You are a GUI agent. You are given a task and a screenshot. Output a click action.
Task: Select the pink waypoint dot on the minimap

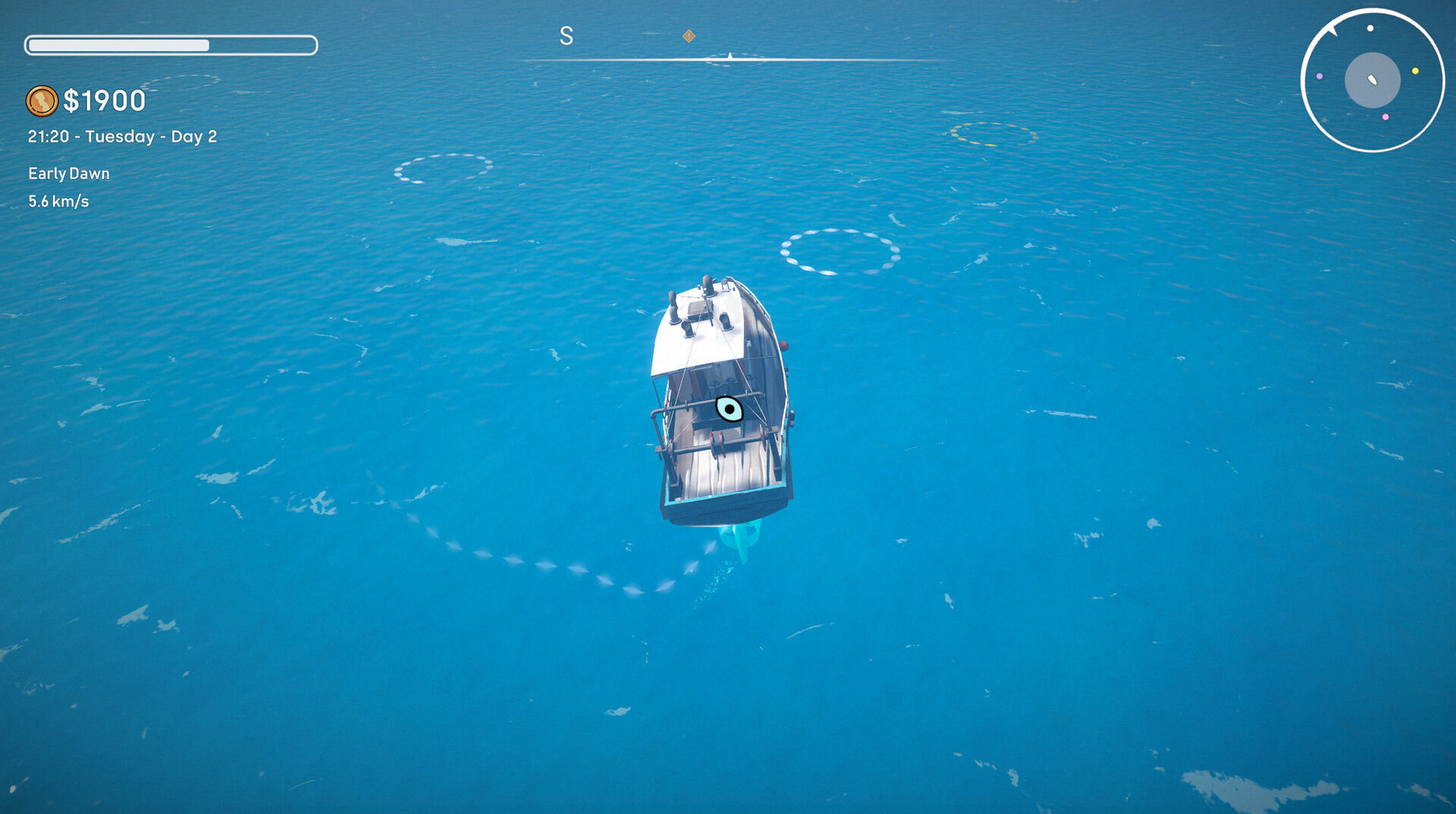(1385, 117)
